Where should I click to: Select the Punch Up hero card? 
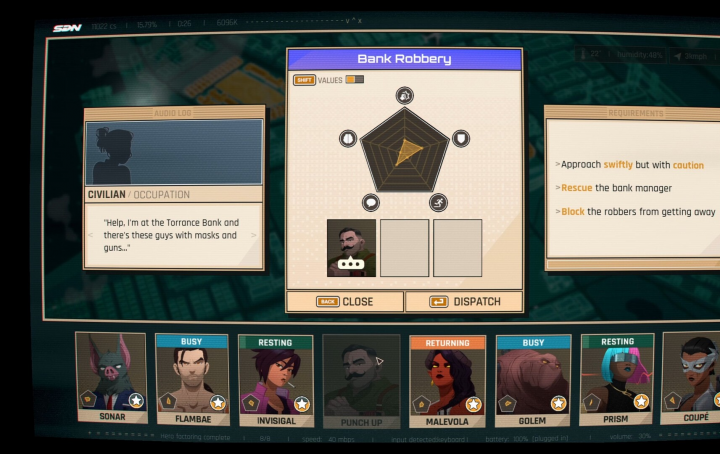pos(361,381)
